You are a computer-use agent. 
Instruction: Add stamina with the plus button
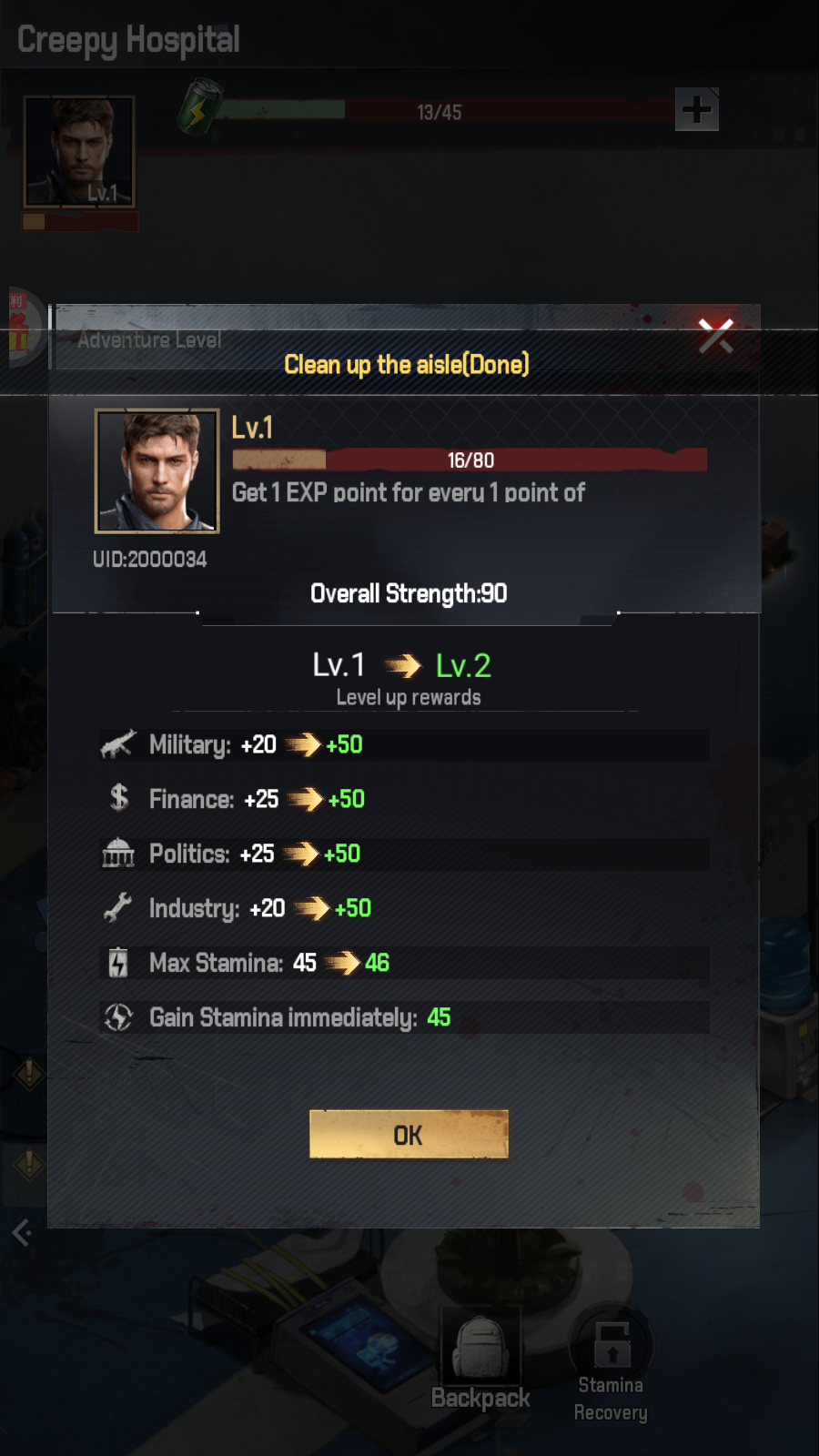[697, 110]
